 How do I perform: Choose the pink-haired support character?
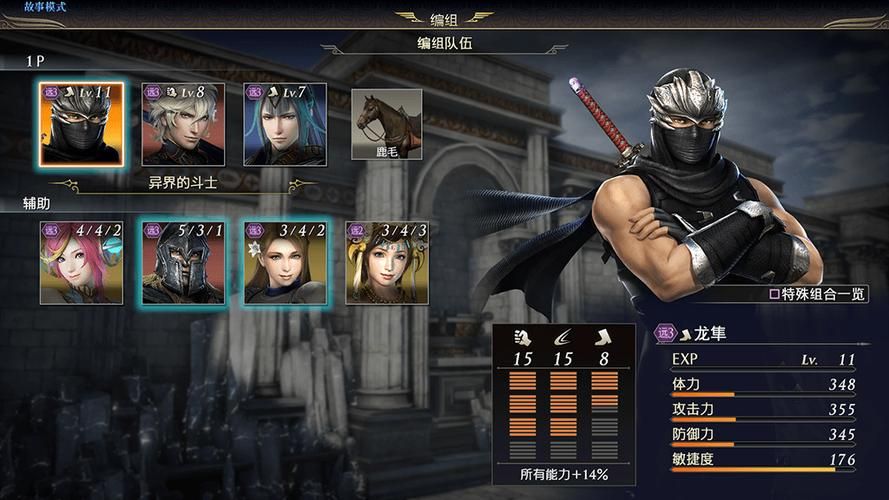click(x=82, y=262)
